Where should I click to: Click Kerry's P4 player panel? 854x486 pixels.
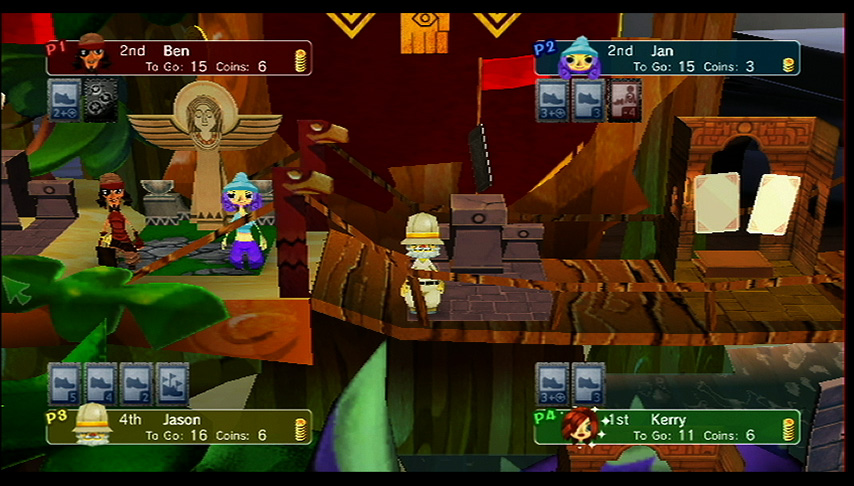coord(668,427)
